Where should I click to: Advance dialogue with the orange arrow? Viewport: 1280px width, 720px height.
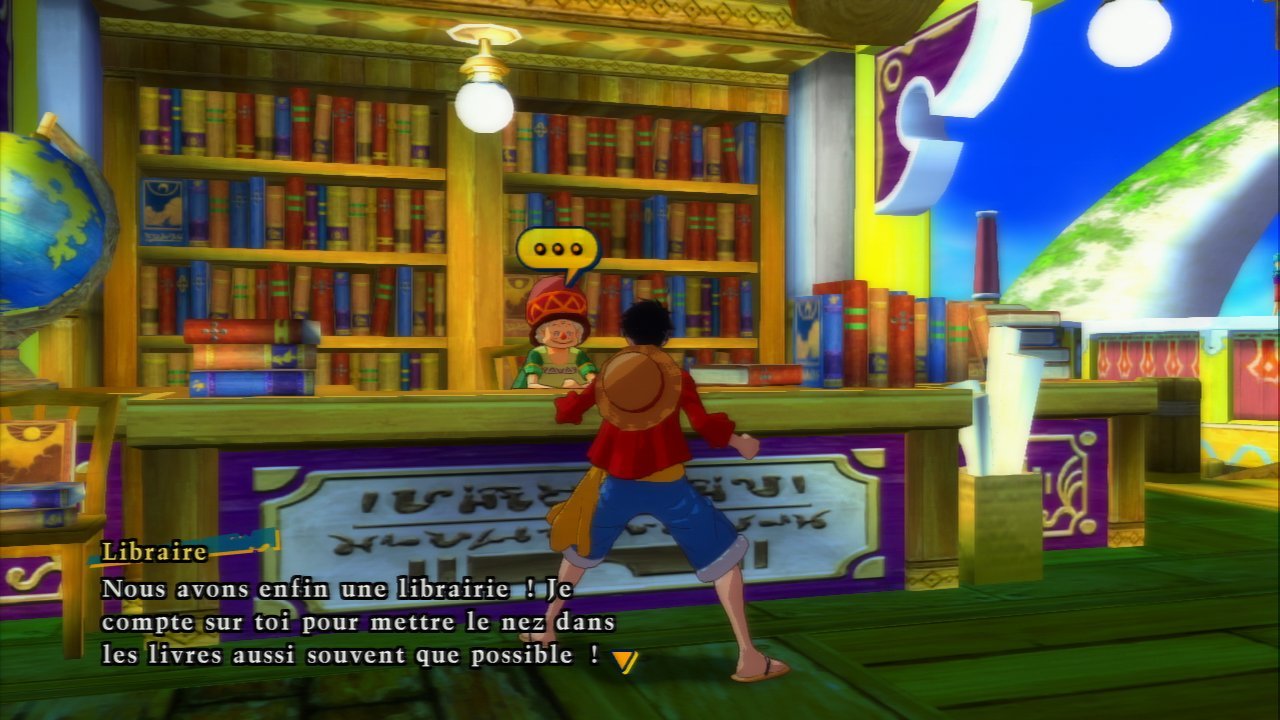coord(624,660)
